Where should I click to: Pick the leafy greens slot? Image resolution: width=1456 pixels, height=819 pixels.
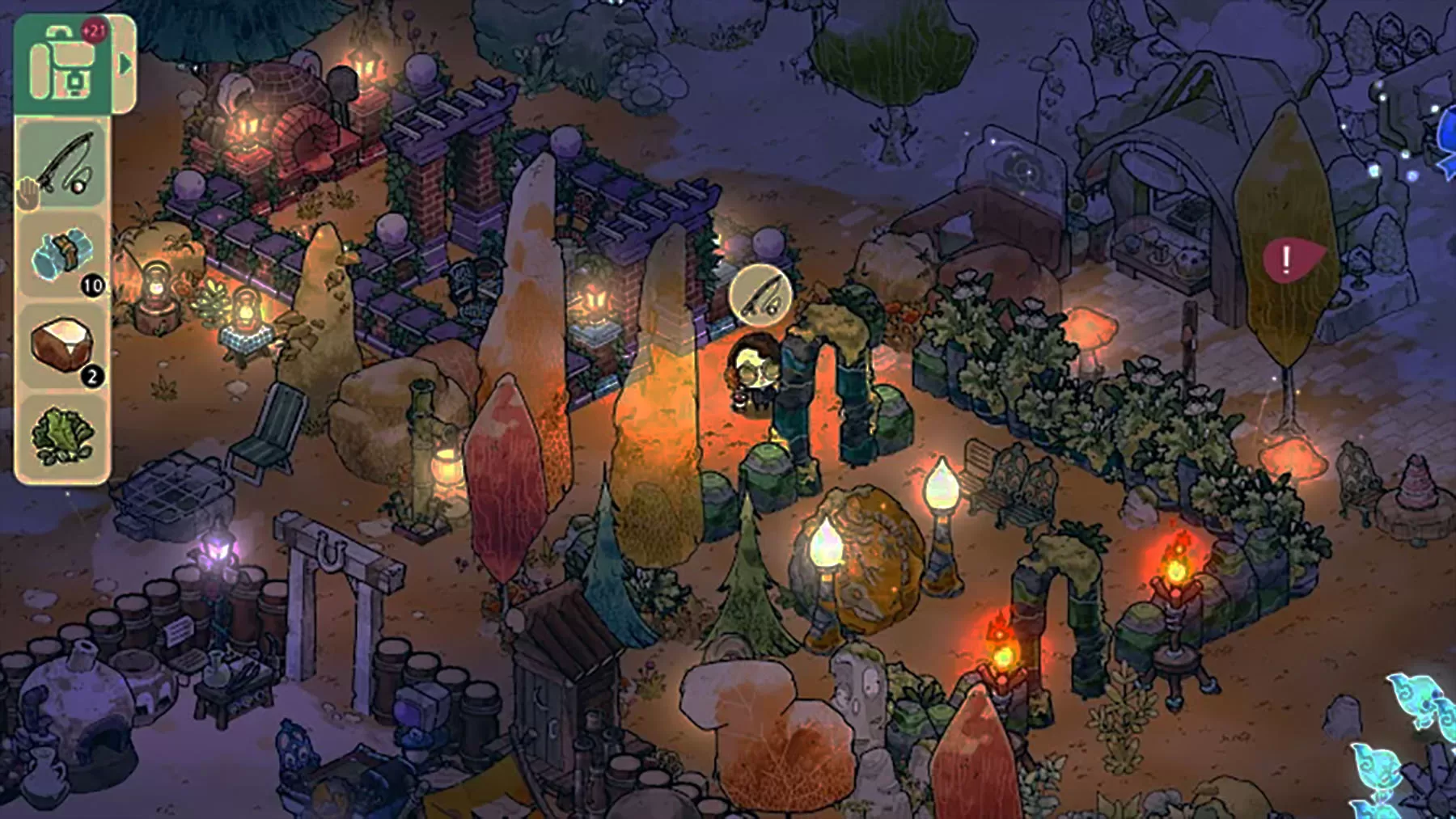tap(63, 437)
